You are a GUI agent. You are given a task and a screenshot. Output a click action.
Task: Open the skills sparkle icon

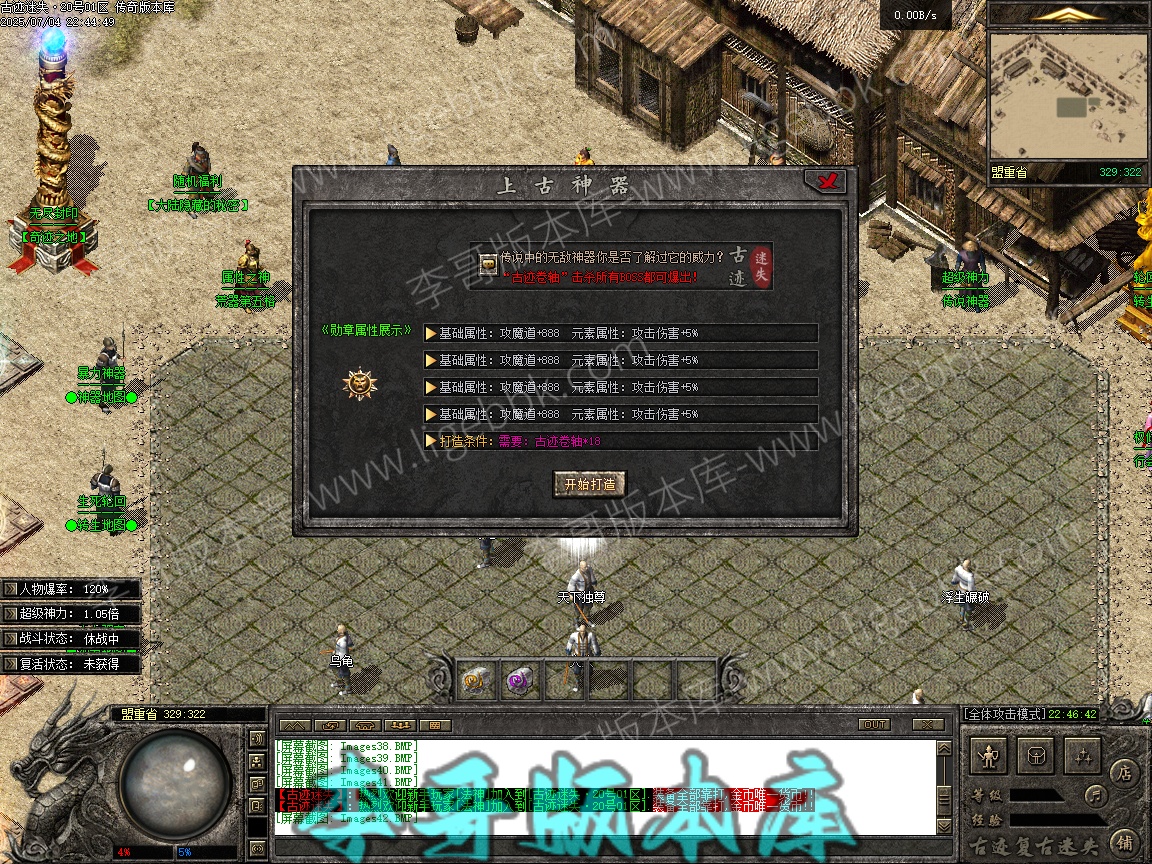tap(1082, 756)
